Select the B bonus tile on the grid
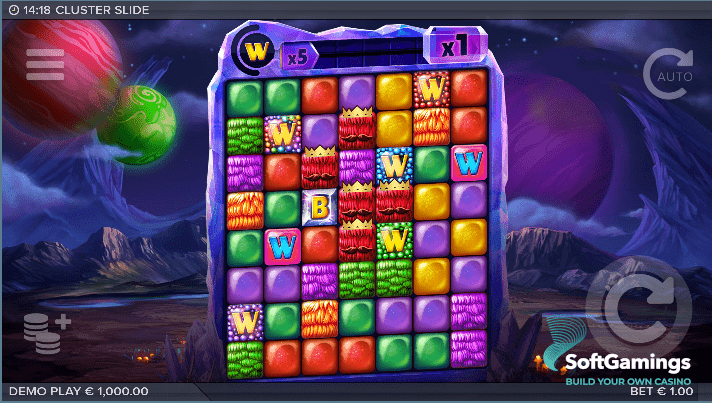Viewport: 712px width, 403px height. (320, 208)
